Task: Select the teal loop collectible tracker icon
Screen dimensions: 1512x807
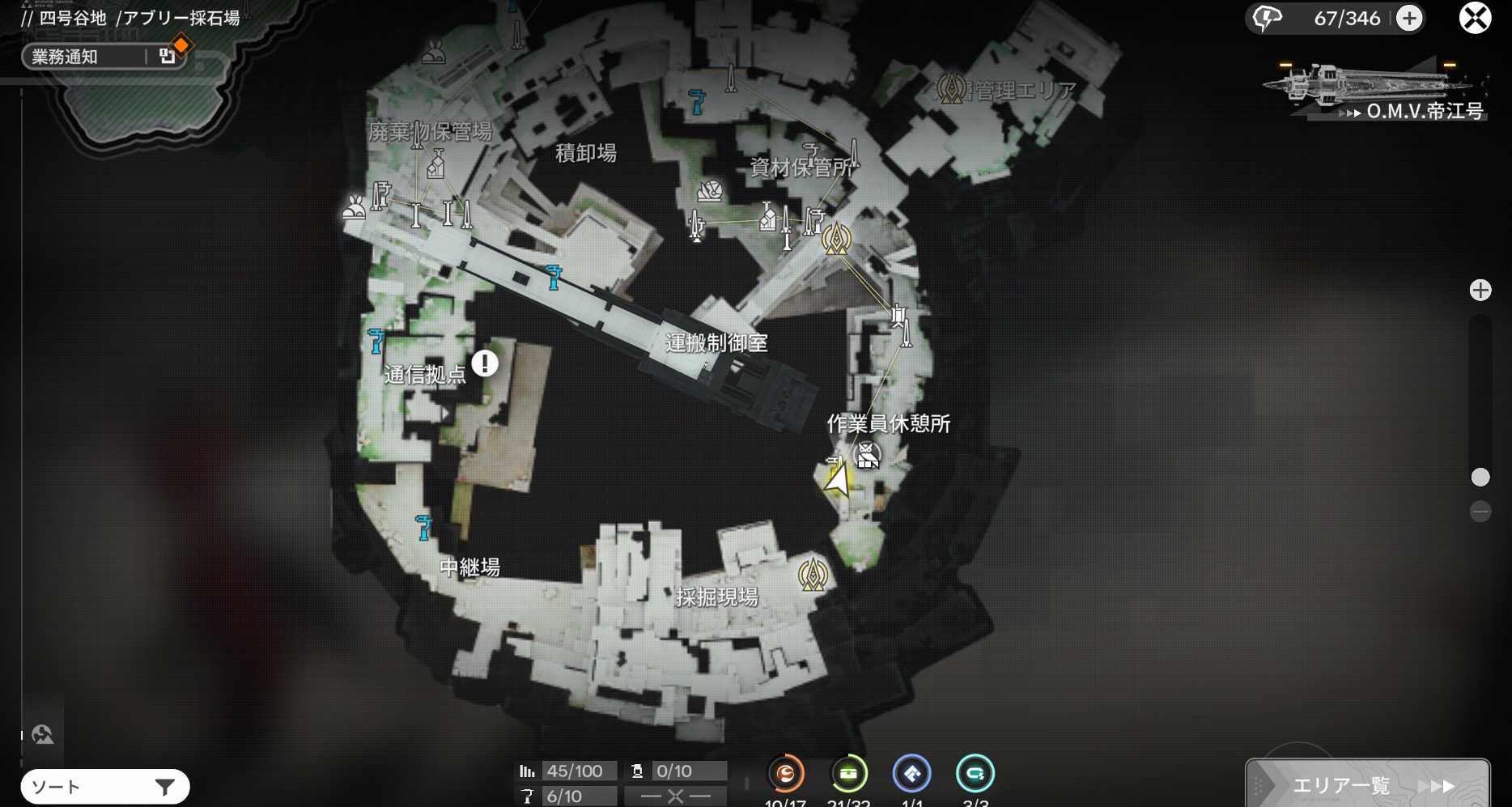Action: click(975, 774)
